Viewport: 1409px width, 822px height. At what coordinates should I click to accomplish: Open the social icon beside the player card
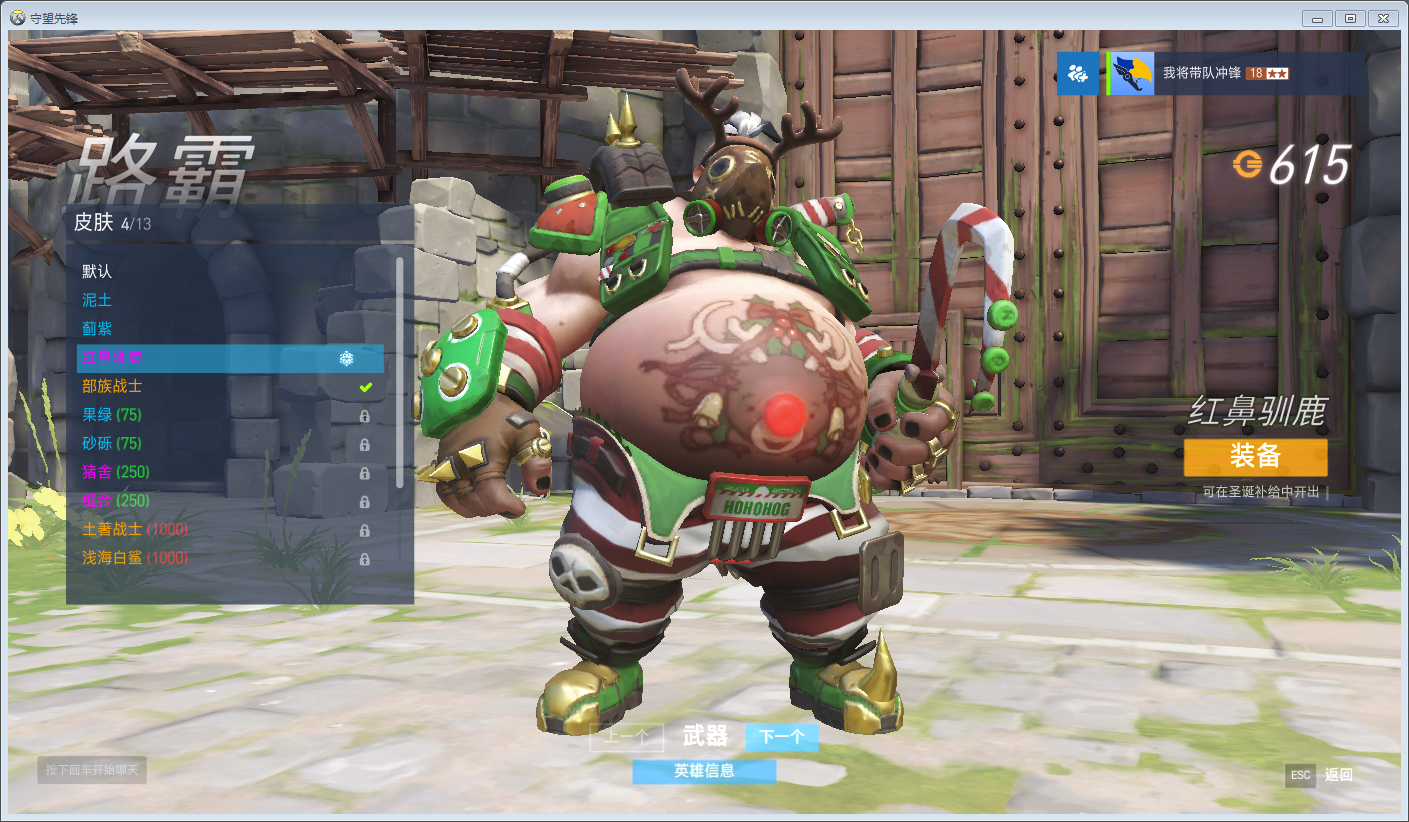pyautogui.click(x=1077, y=74)
